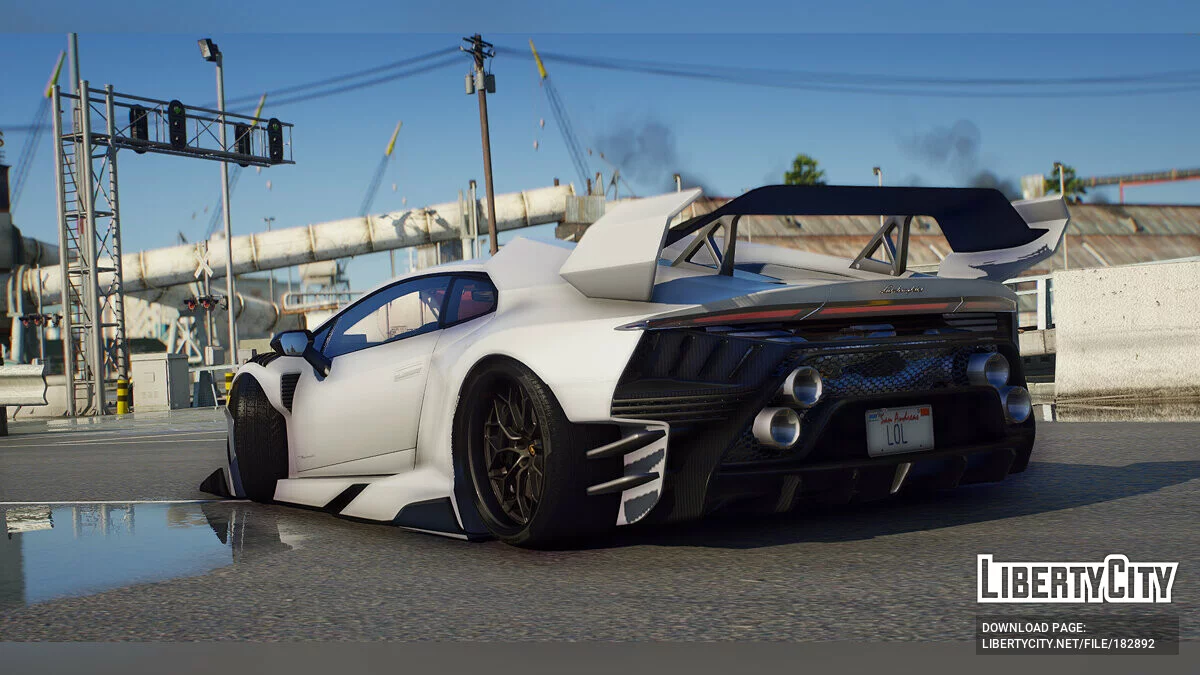Open the libertycity.net/file/182892 download page link

1067,644
